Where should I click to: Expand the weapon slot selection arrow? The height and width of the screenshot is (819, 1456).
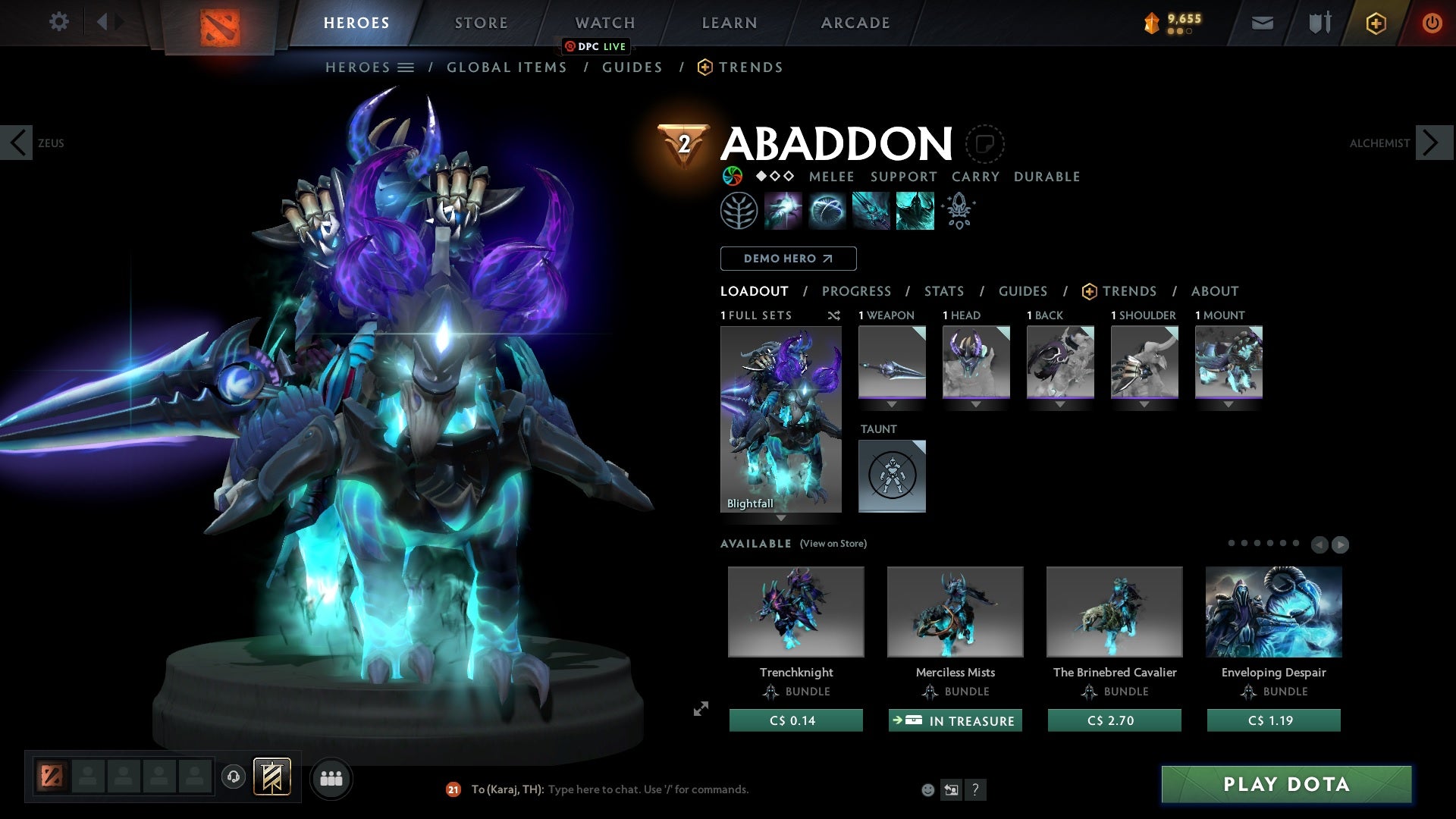click(892, 403)
